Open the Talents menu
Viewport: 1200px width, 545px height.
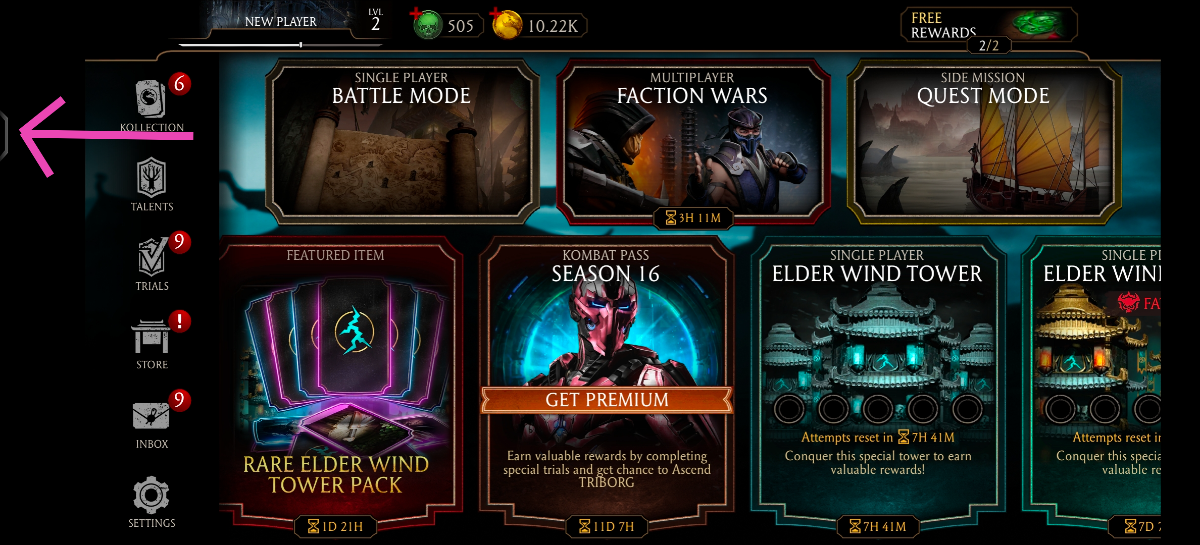click(152, 185)
